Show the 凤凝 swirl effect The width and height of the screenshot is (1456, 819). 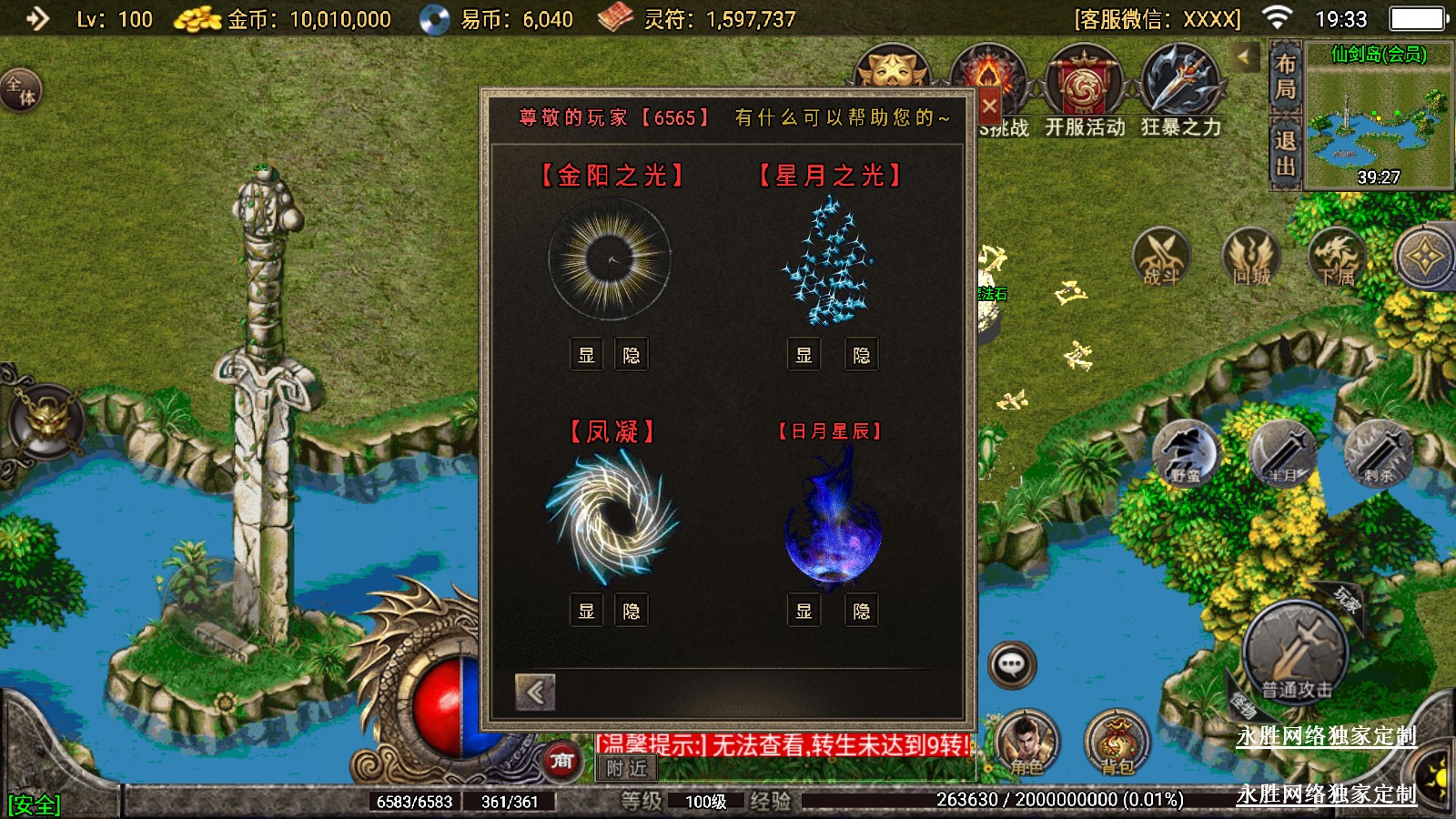(587, 611)
